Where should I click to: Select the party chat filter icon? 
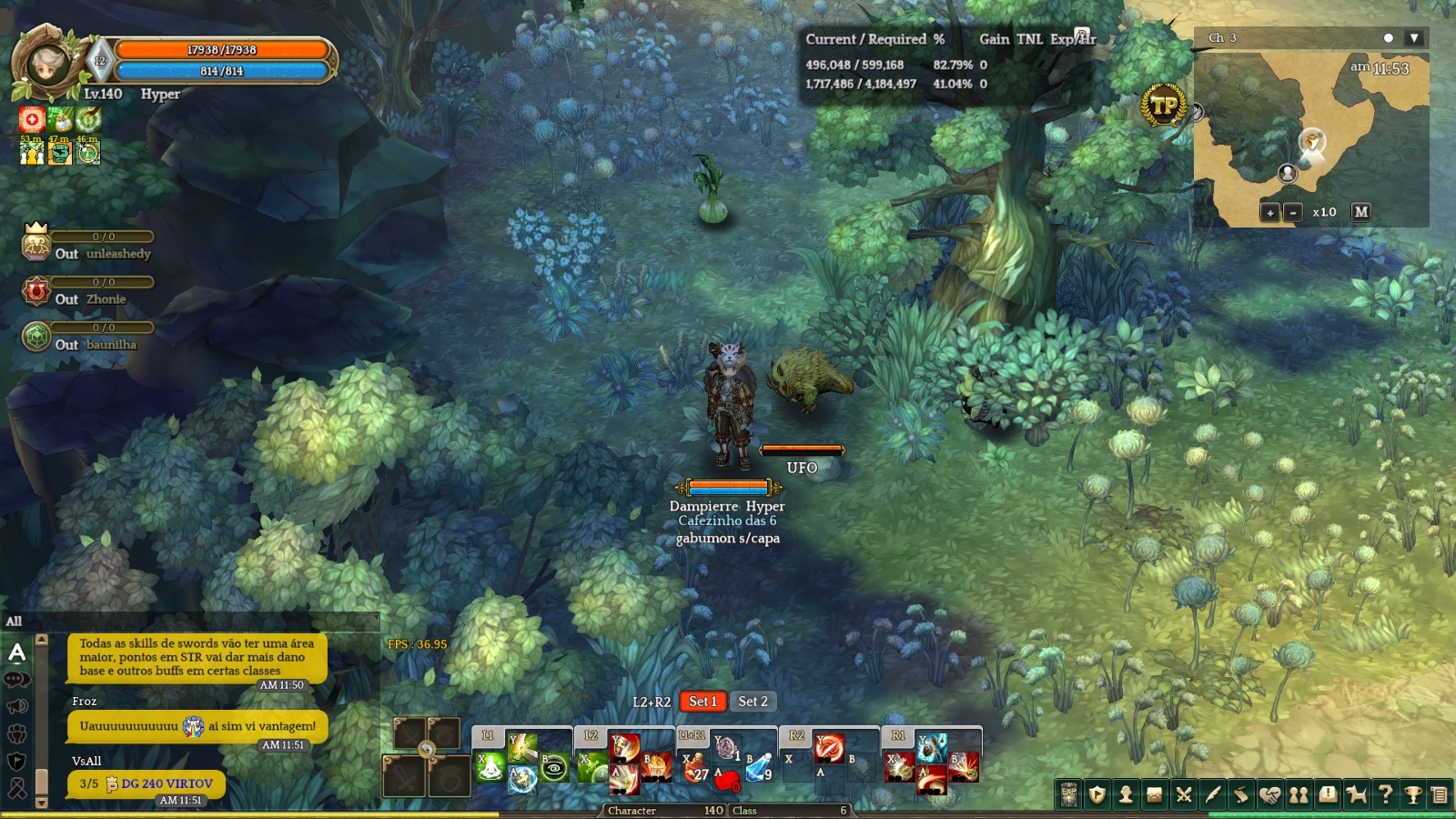coord(16,733)
